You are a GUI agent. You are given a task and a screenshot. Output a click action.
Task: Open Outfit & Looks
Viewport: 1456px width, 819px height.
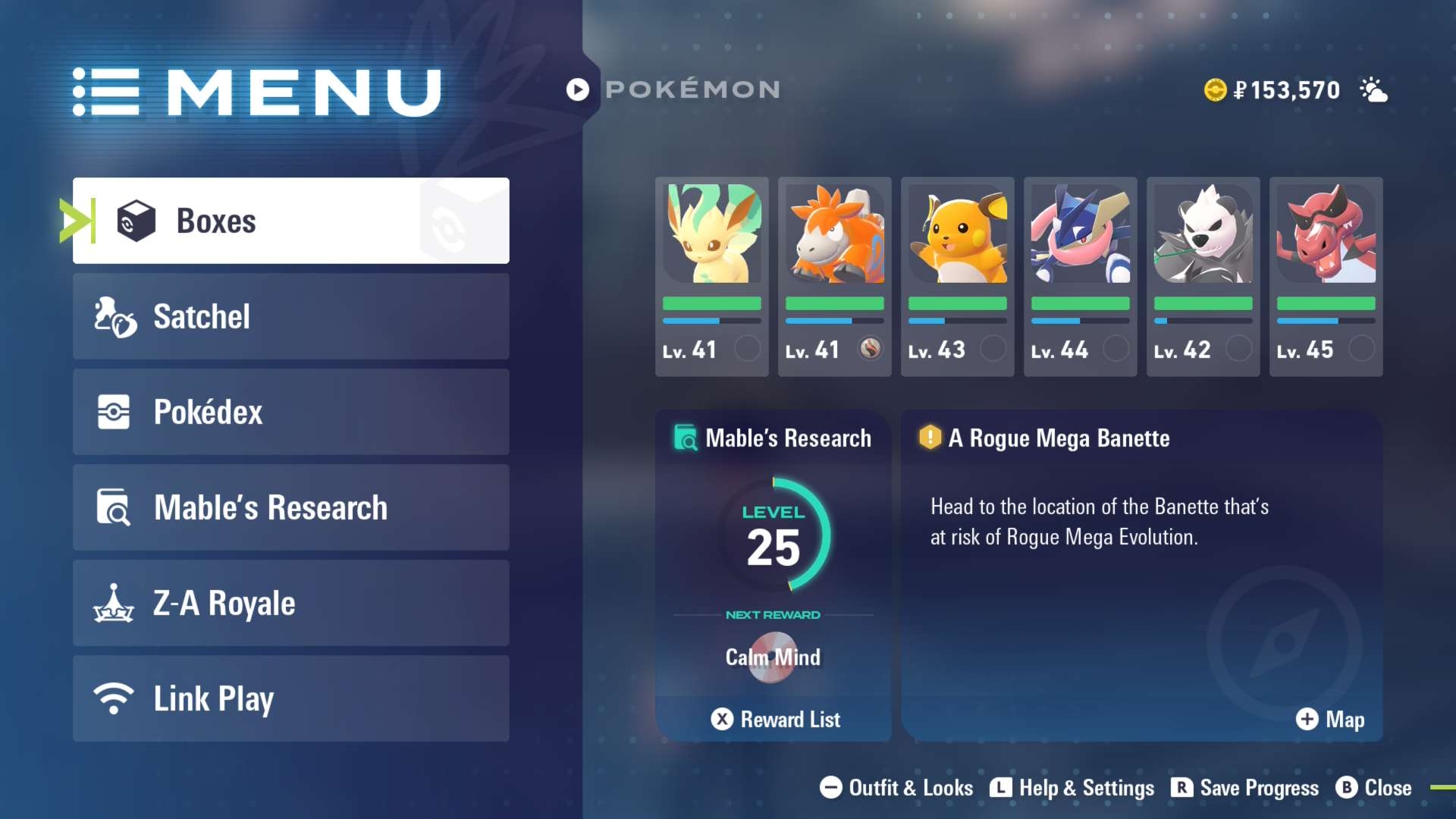896,788
